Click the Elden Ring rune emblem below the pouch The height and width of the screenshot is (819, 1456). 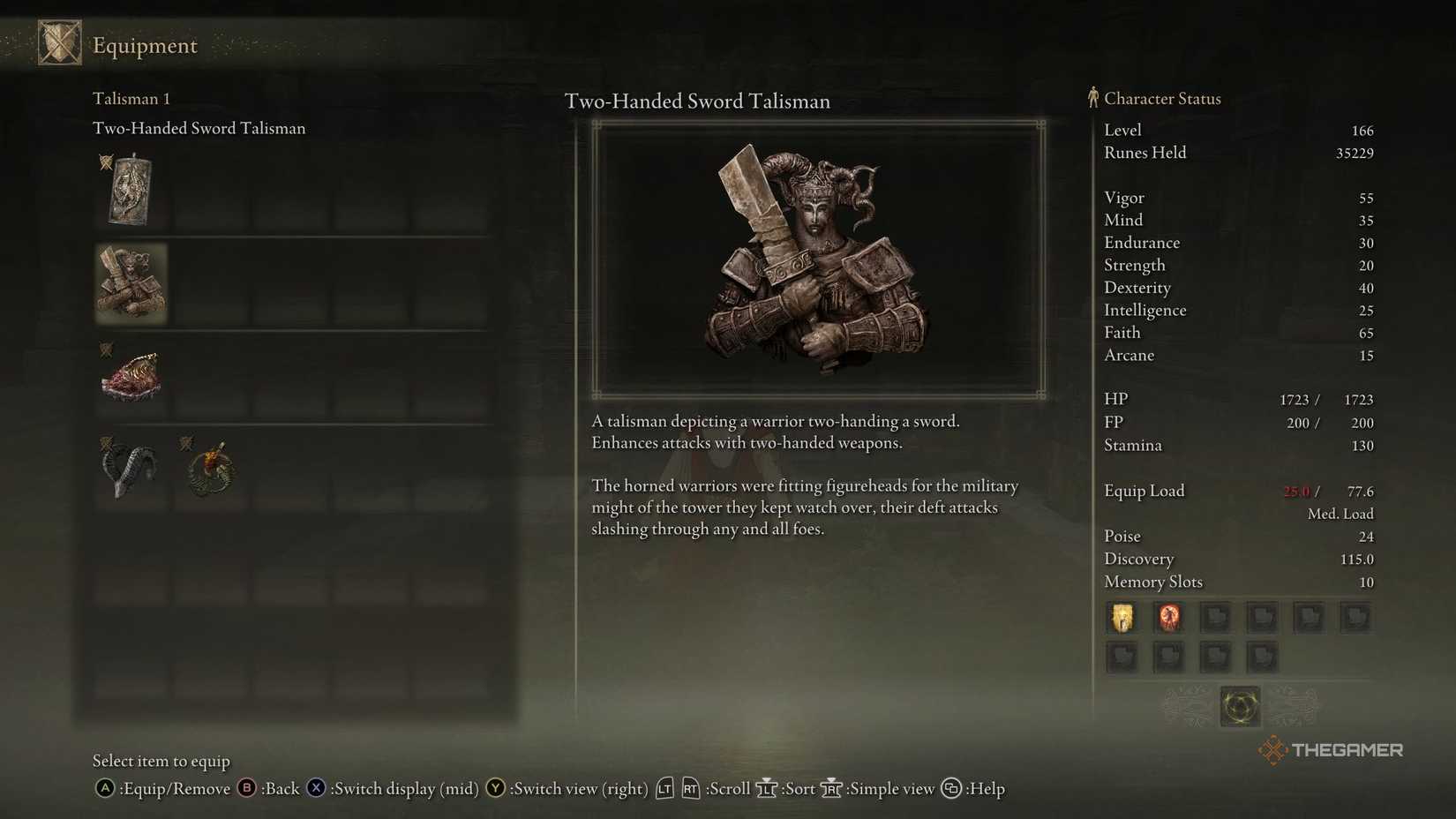1240,706
